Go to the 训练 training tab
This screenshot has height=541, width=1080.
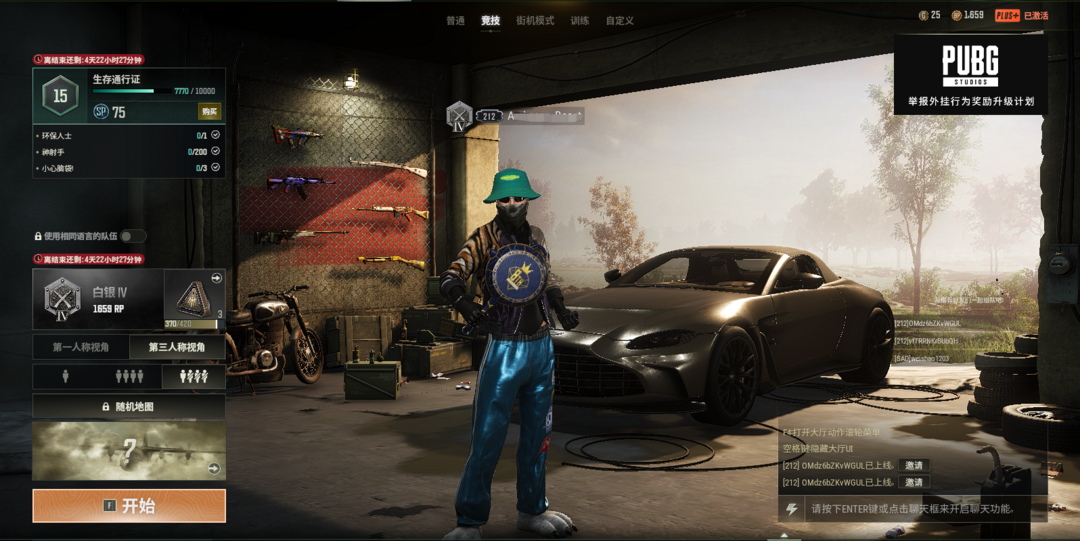[580, 21]
